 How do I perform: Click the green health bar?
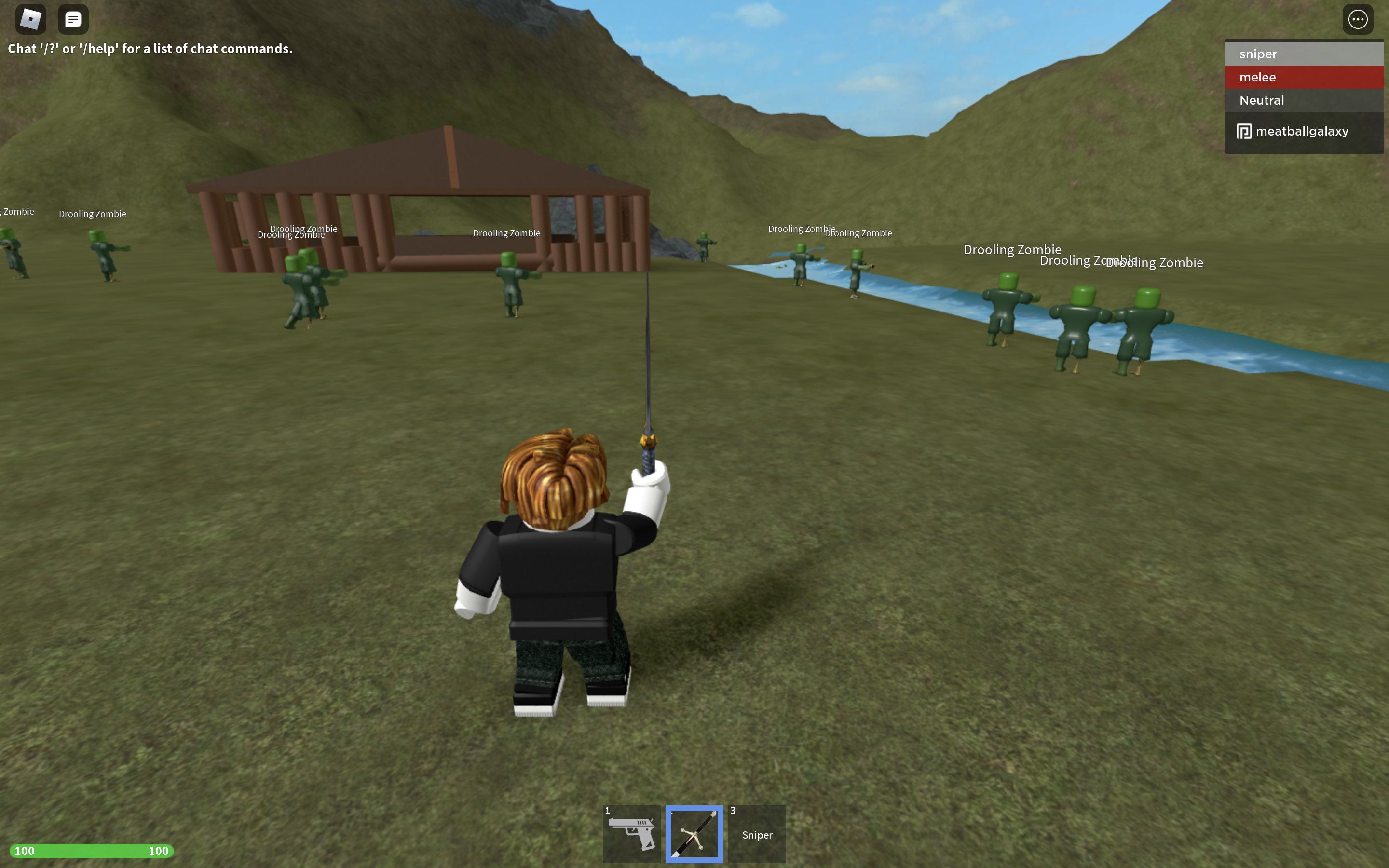(x=92, y=851)
